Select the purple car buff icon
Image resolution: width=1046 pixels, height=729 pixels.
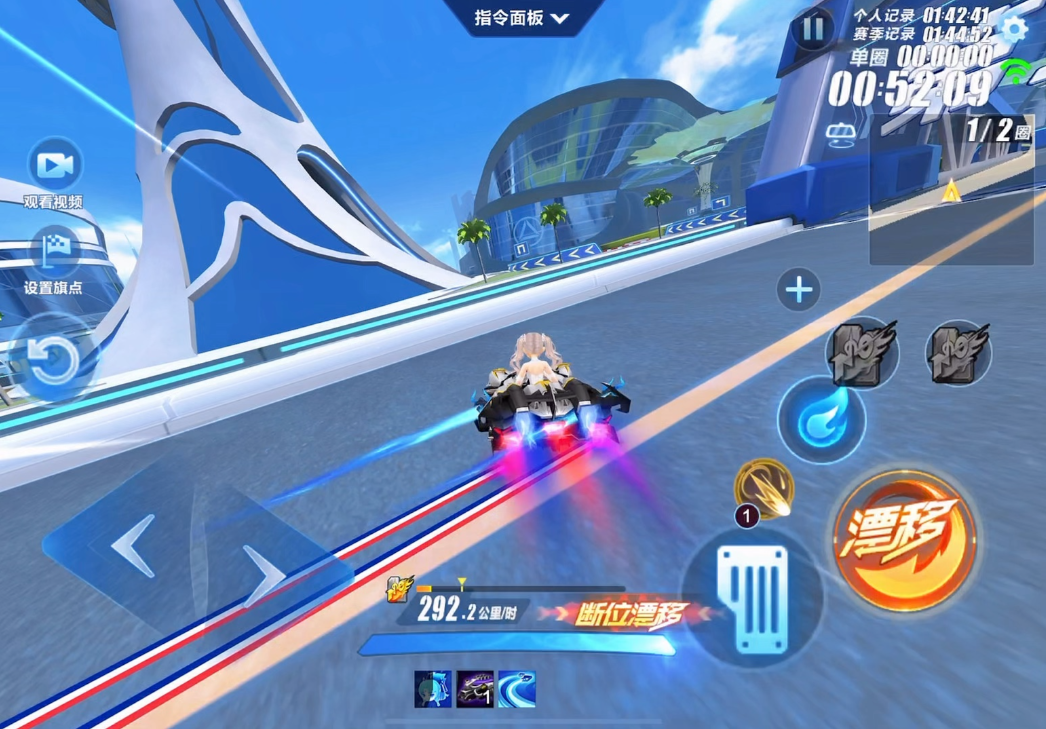coord(475,689)
